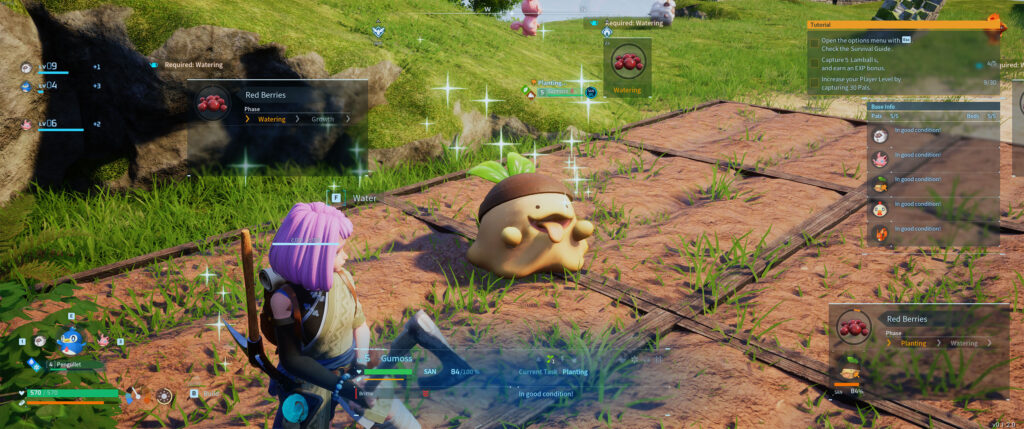Select the pink pal in Base Info list
The image size is (1024, 429).
coord(881,159)
